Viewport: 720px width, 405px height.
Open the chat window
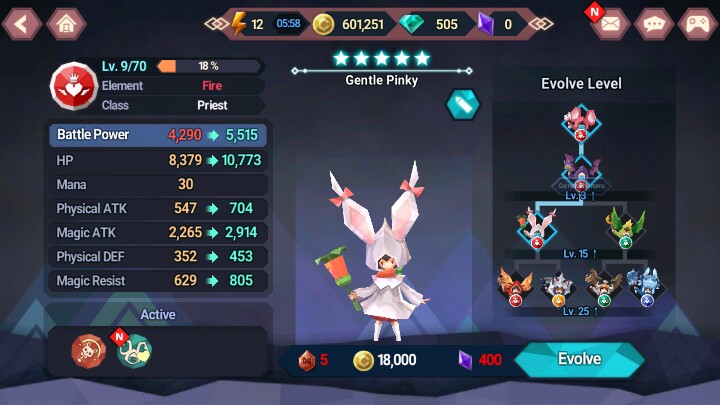654,23
